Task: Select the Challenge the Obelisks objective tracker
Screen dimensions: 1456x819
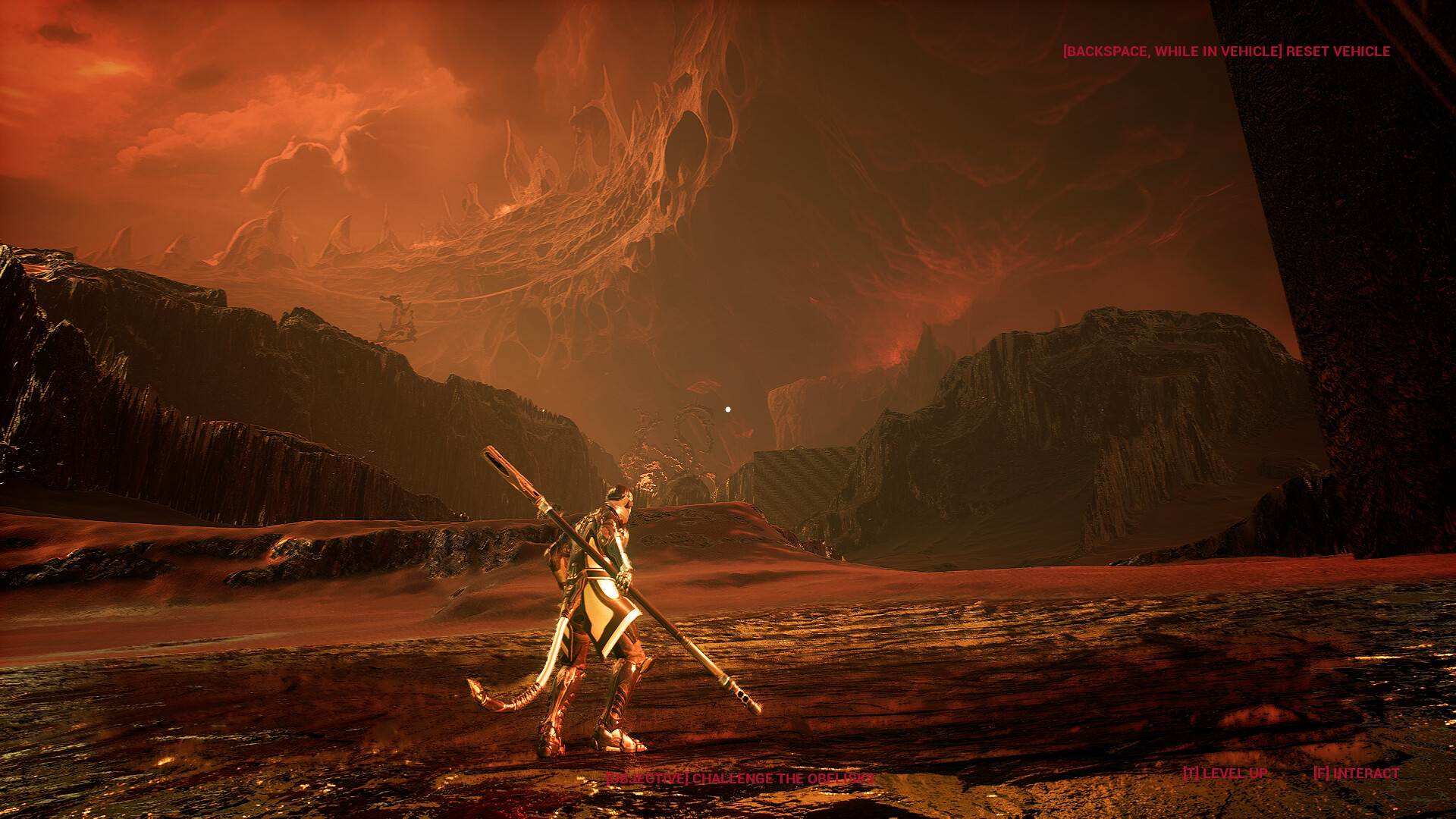Action: coord(739,779)
